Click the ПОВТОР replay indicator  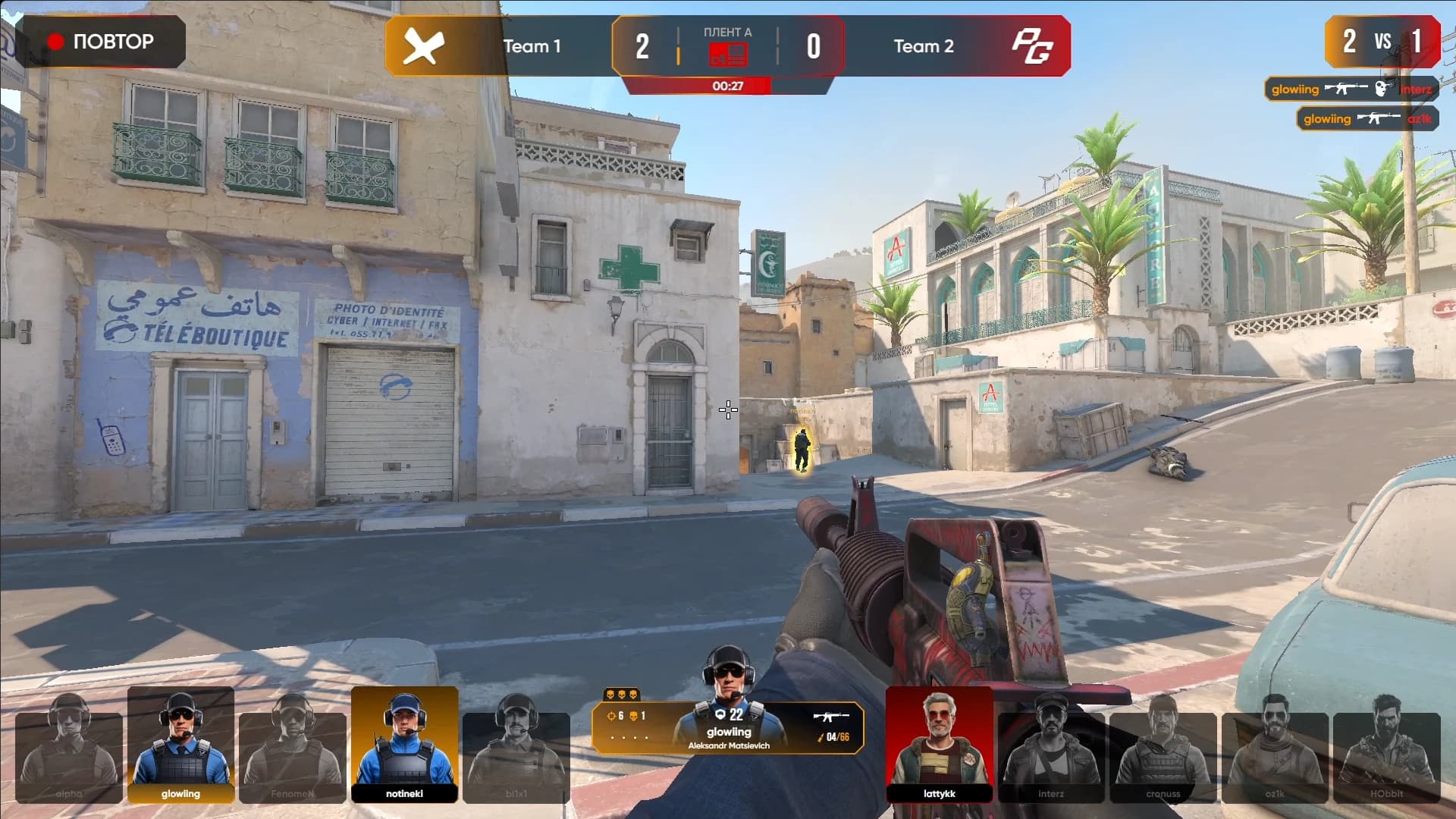[x=102, y=42]
